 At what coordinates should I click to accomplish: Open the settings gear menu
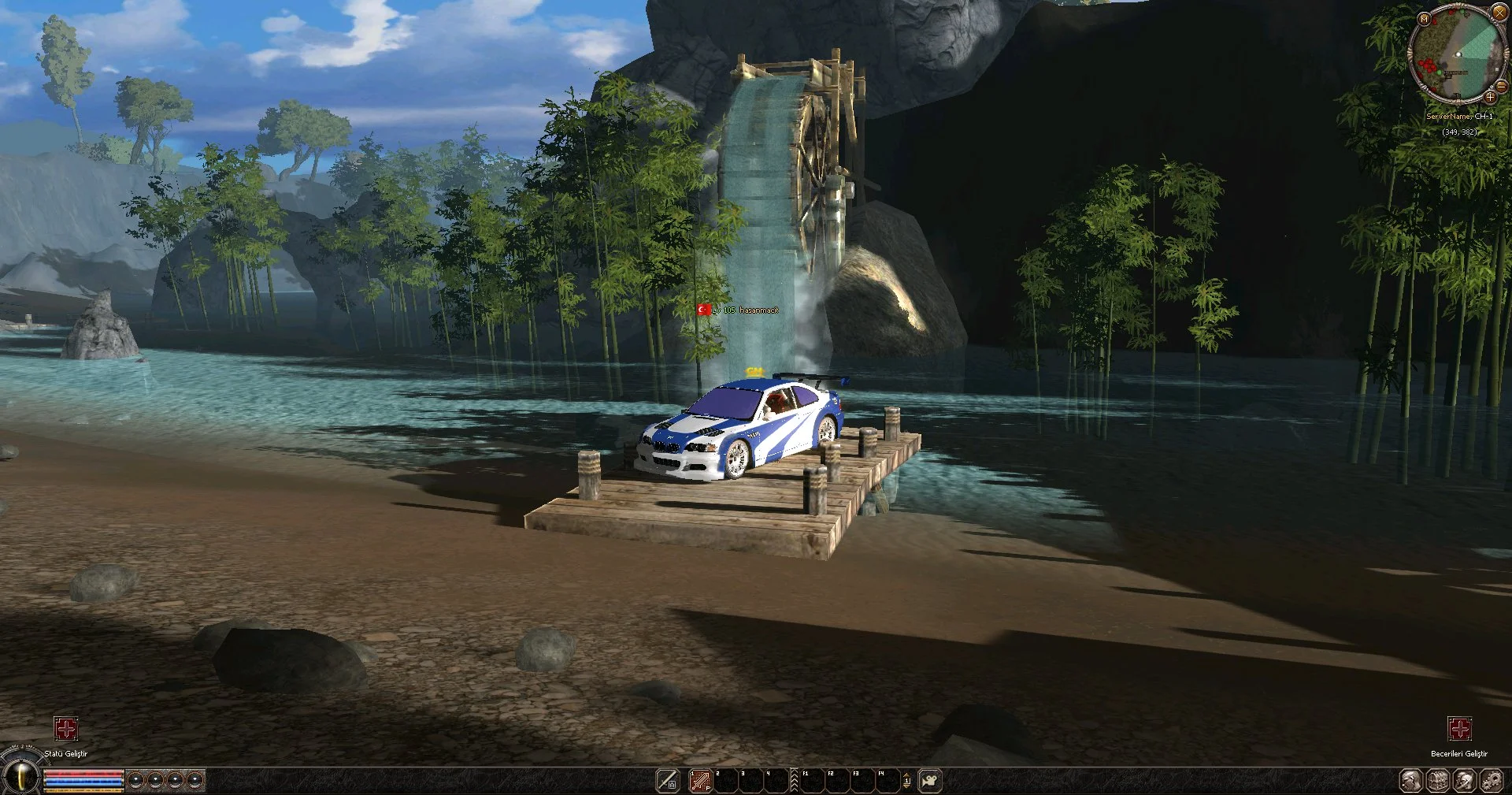coord(1492,781)
